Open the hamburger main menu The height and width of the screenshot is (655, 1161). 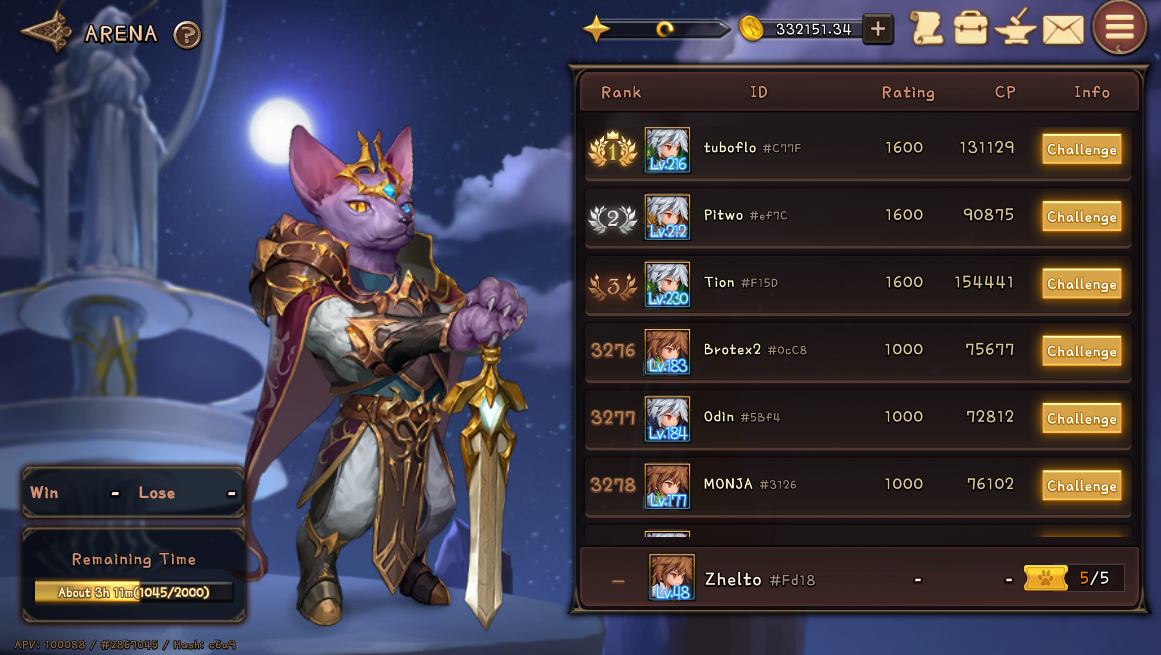1119,27
